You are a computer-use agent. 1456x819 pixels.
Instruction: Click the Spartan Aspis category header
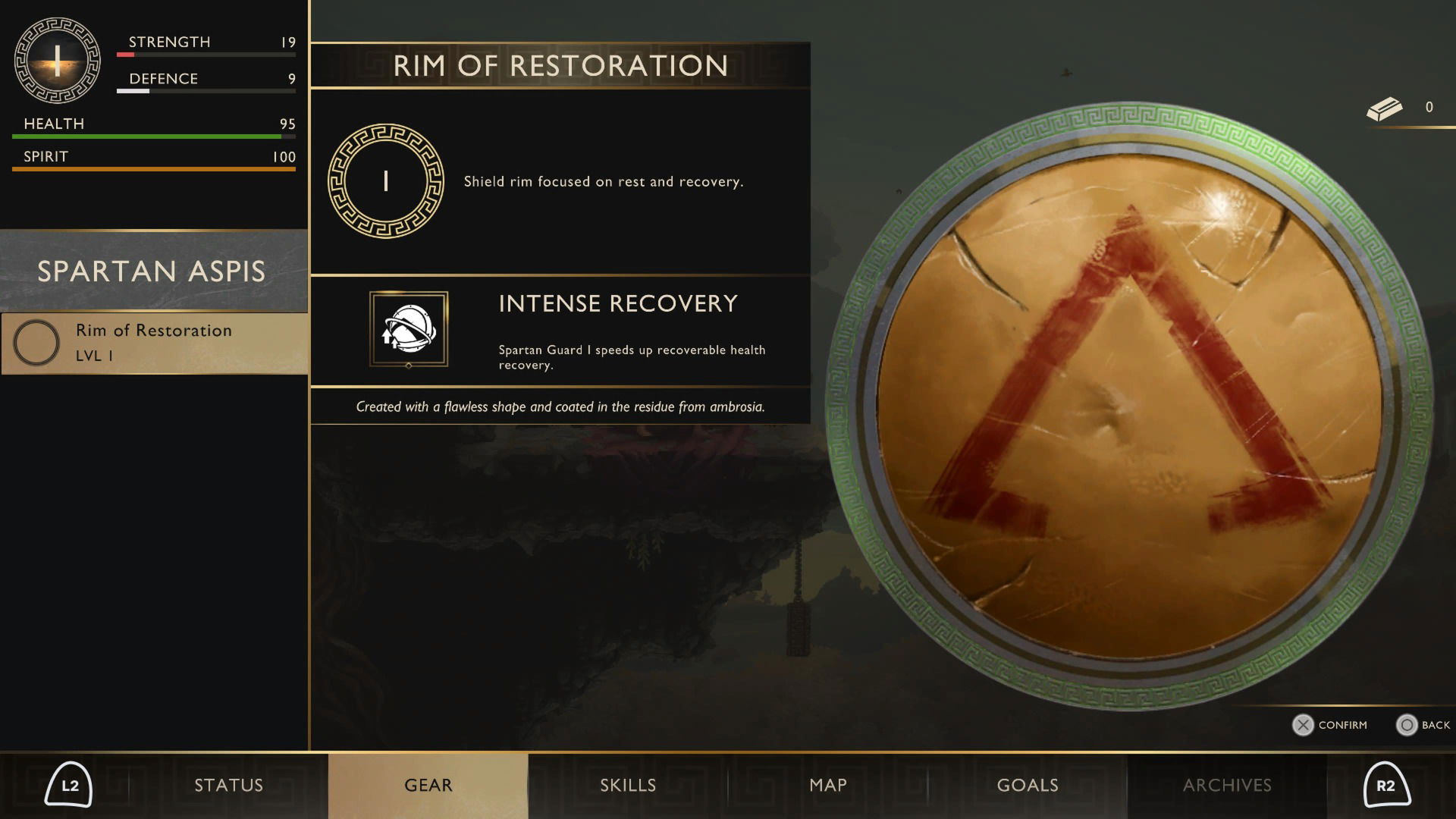click(x=152, y=271)
